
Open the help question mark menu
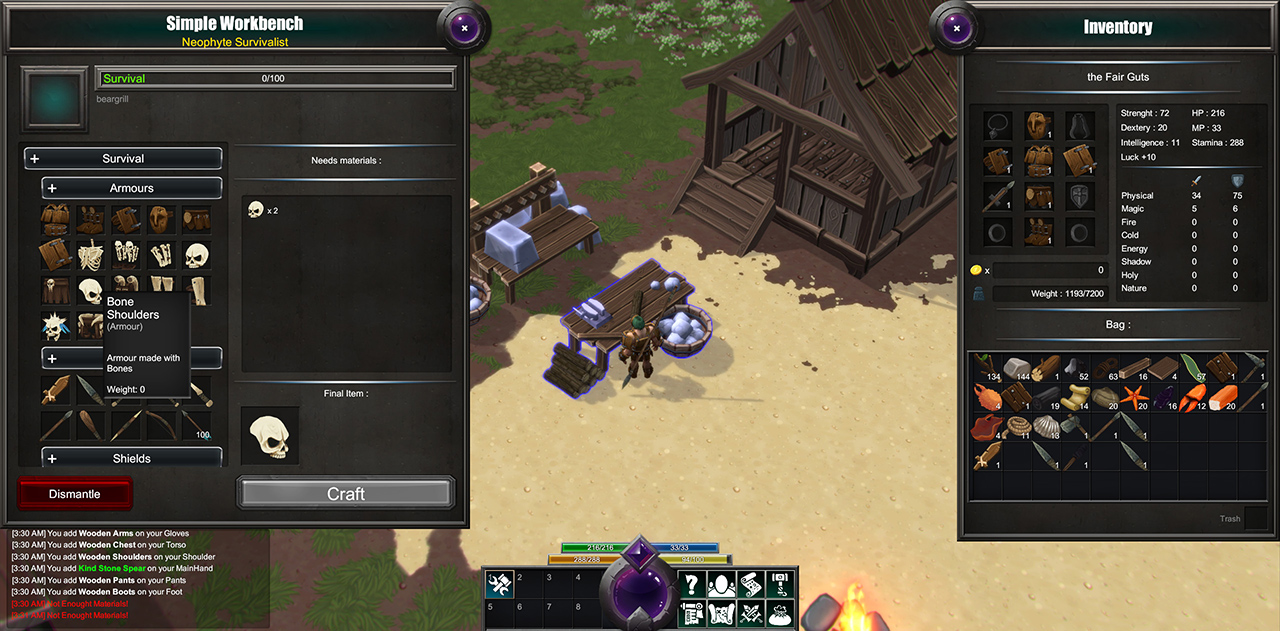click(691, 586)
